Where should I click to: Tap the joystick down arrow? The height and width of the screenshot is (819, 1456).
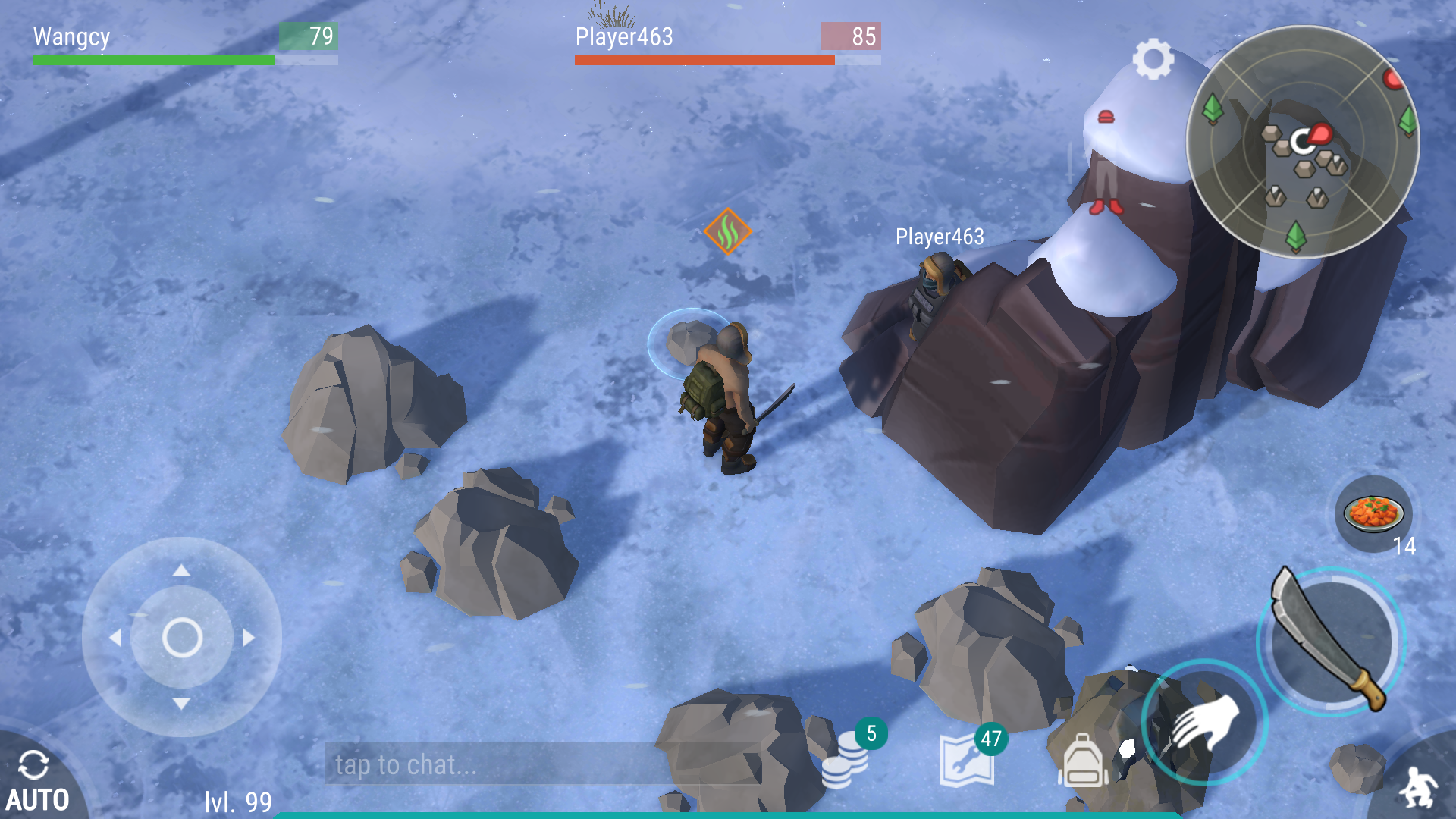click(181, 704)
